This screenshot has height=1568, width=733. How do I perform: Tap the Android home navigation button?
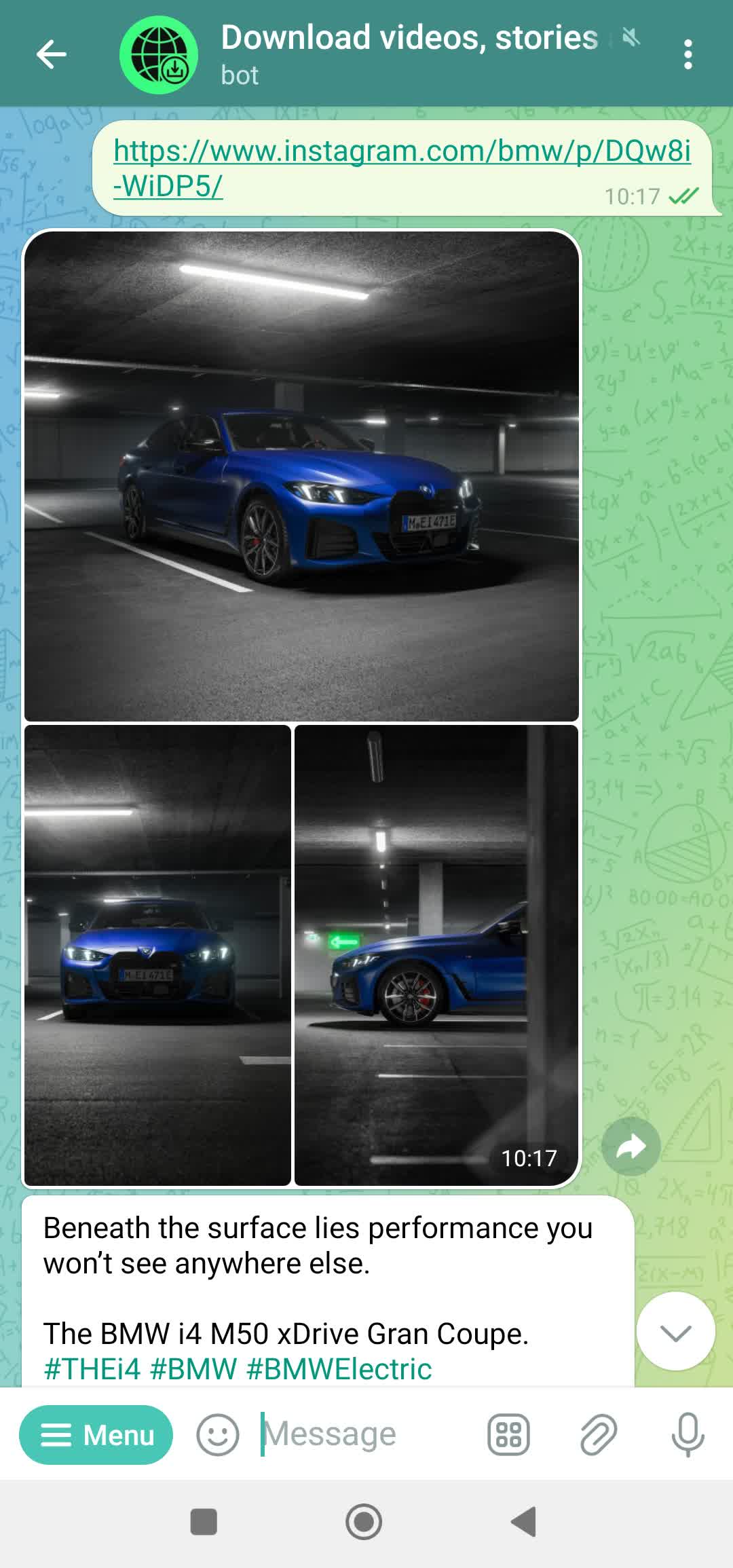pyautogui.click(x=364, y=1522)
